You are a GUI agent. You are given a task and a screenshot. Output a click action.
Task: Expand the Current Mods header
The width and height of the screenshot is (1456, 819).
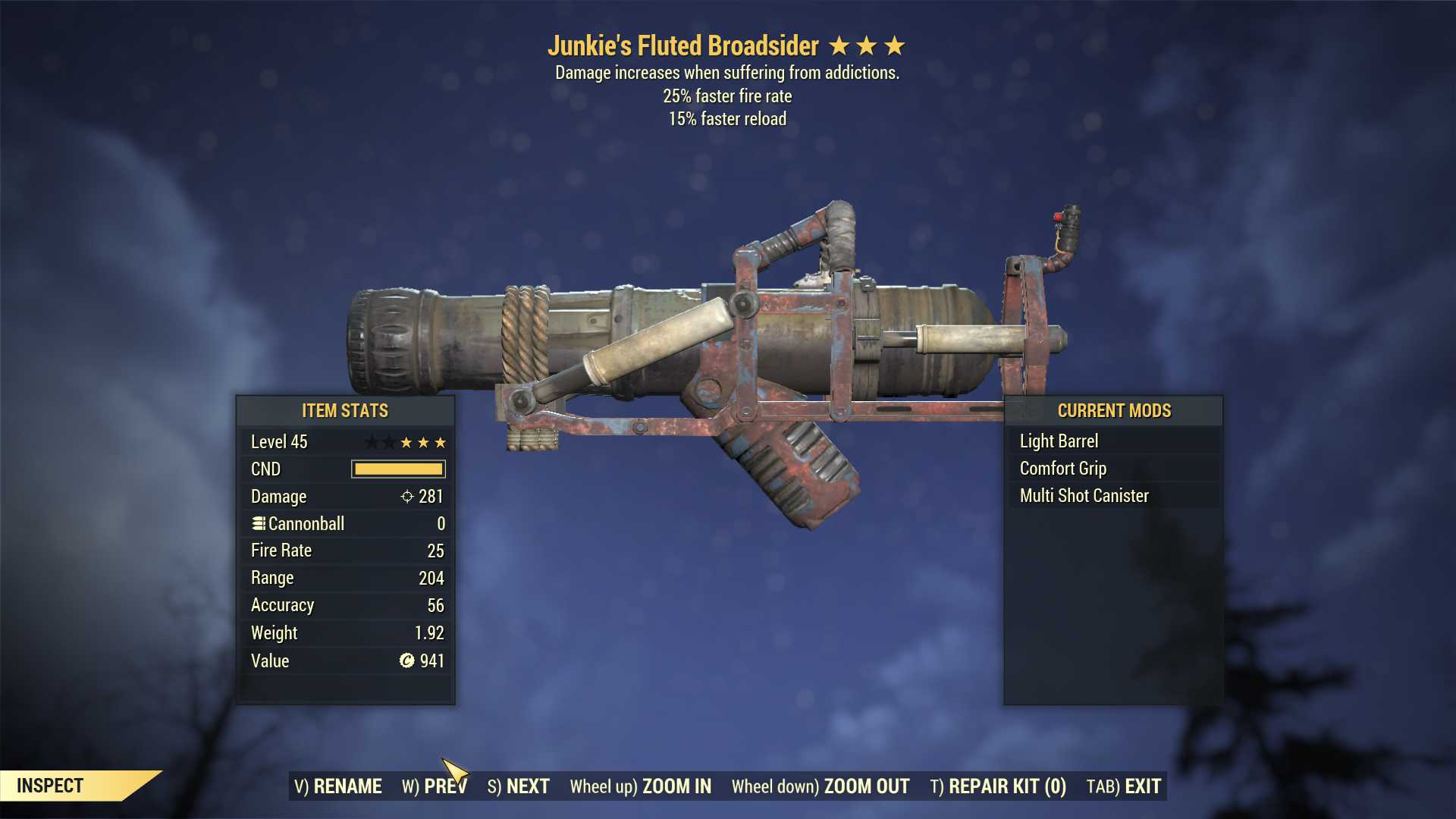[1114, 411]
